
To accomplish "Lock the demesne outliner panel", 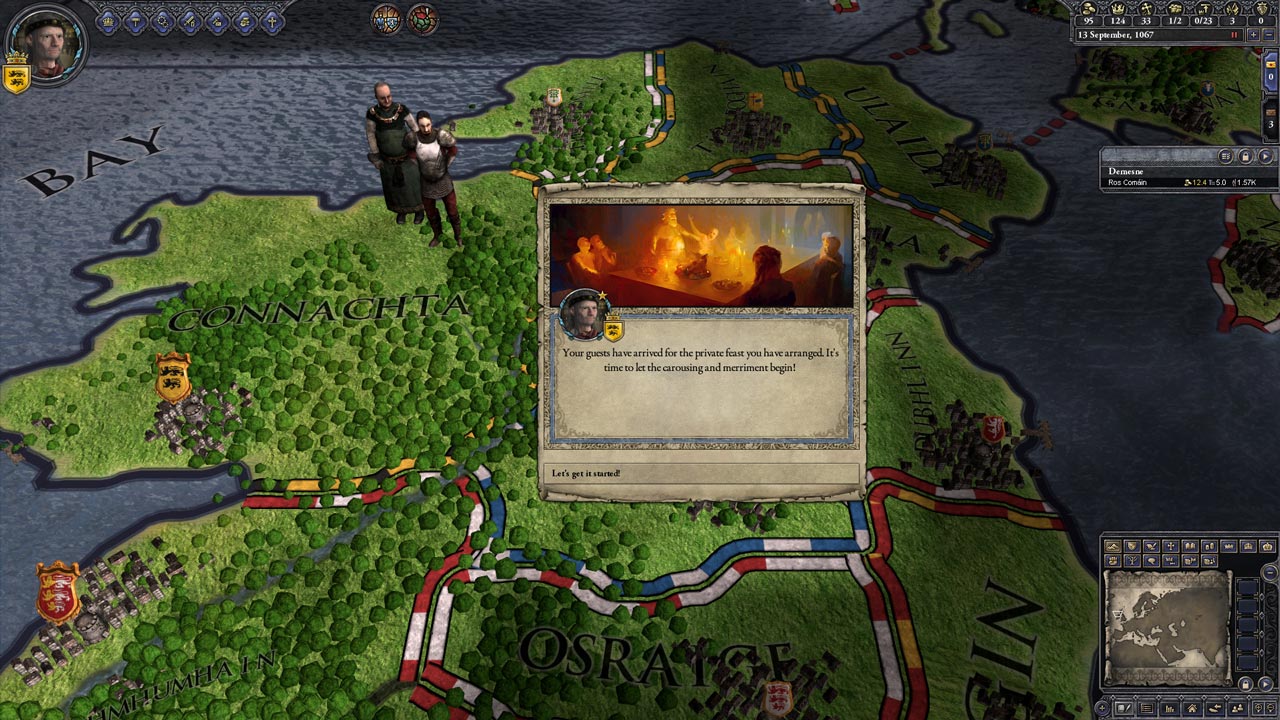I will click(x=1245, y=156).
